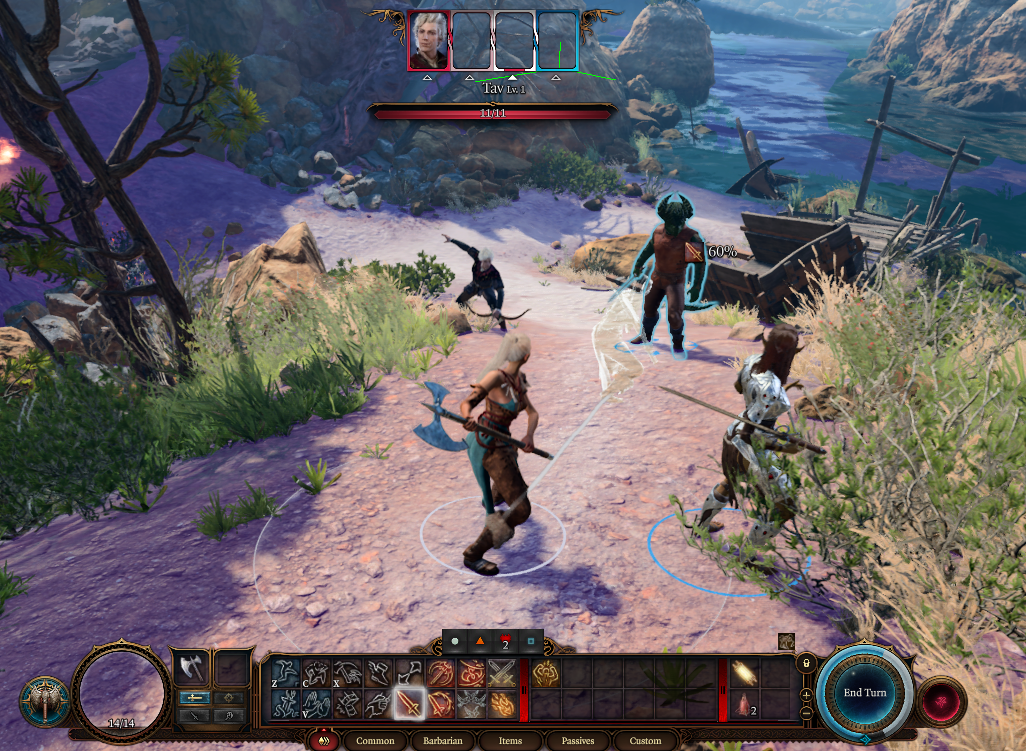The width and height of the screenshot is (1026, 751).
Task: Open the Barbarian hotbar tab
Action: 441,741
